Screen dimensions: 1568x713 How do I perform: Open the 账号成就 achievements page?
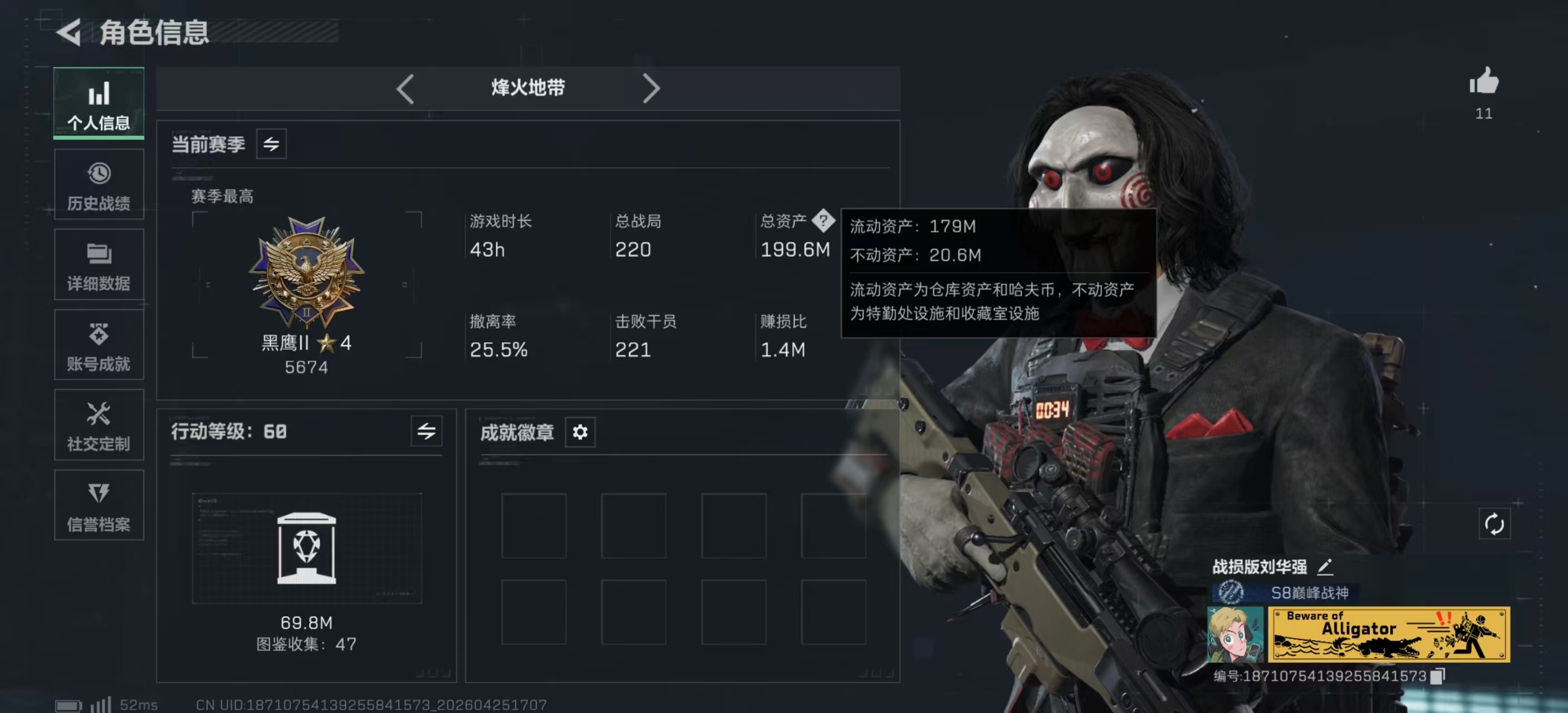click(99, 345)
